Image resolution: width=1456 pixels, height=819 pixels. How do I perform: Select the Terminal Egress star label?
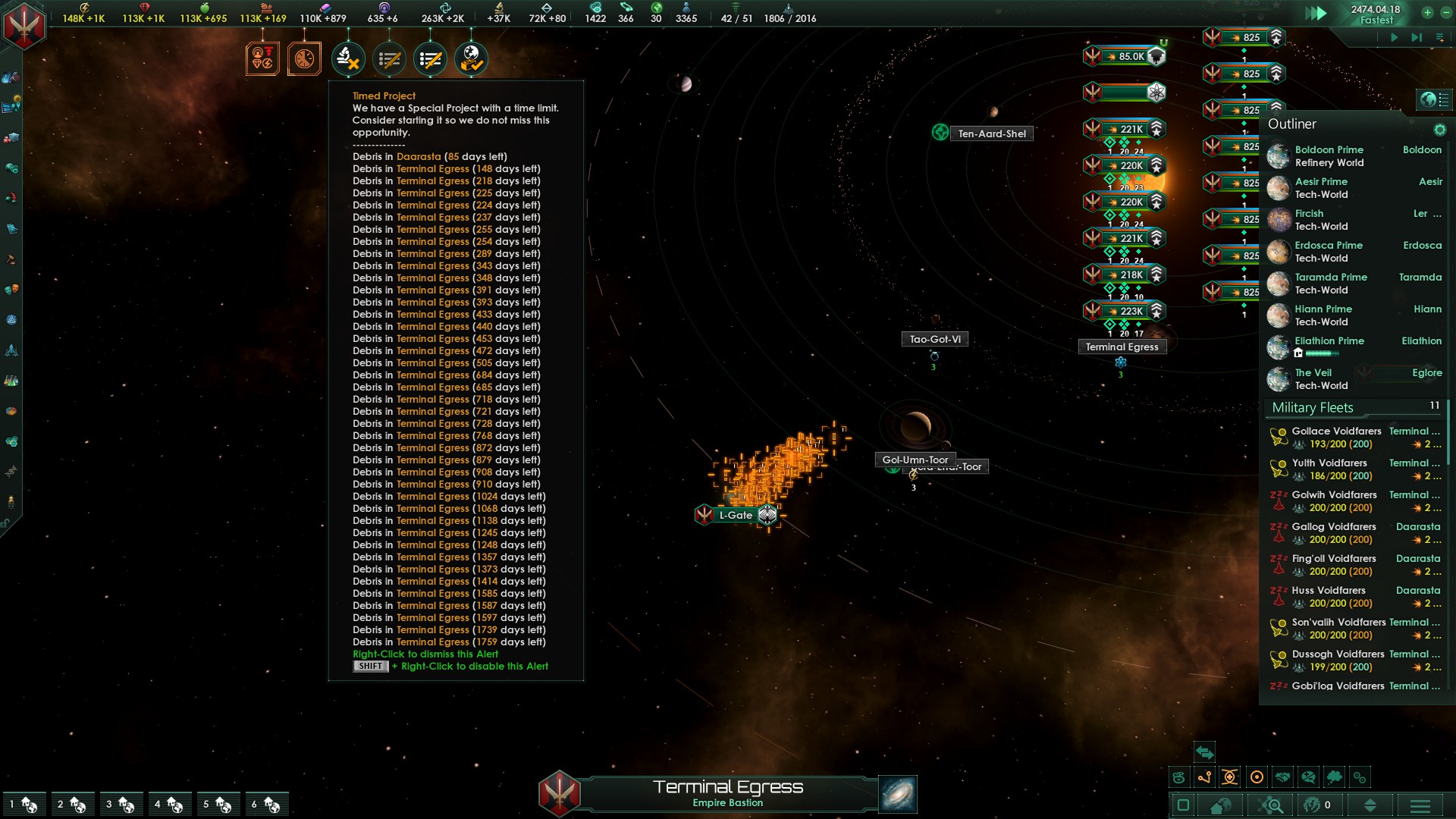(1122, 347)
